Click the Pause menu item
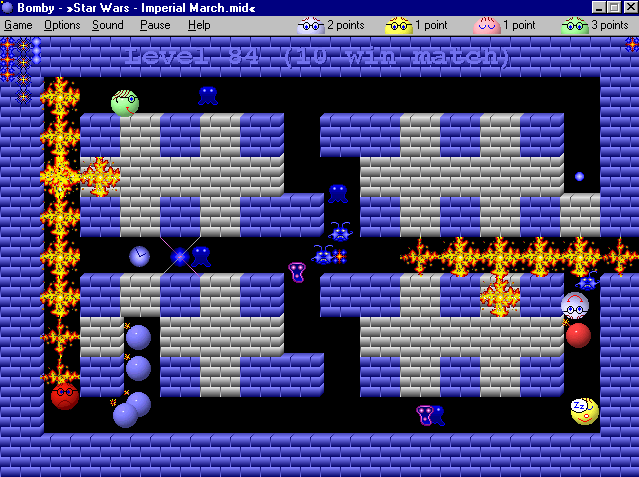The image size is (639, 477). (155, 25)
